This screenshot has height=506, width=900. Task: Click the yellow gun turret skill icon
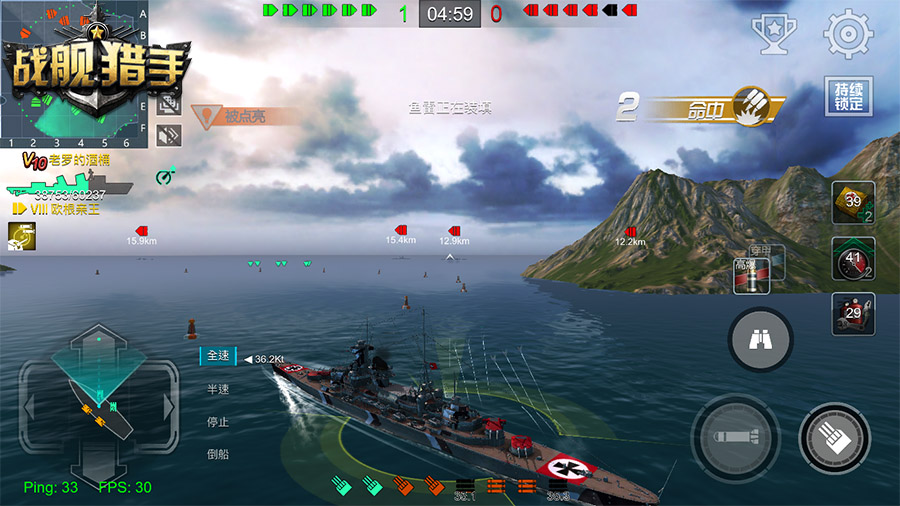[19, 234]
